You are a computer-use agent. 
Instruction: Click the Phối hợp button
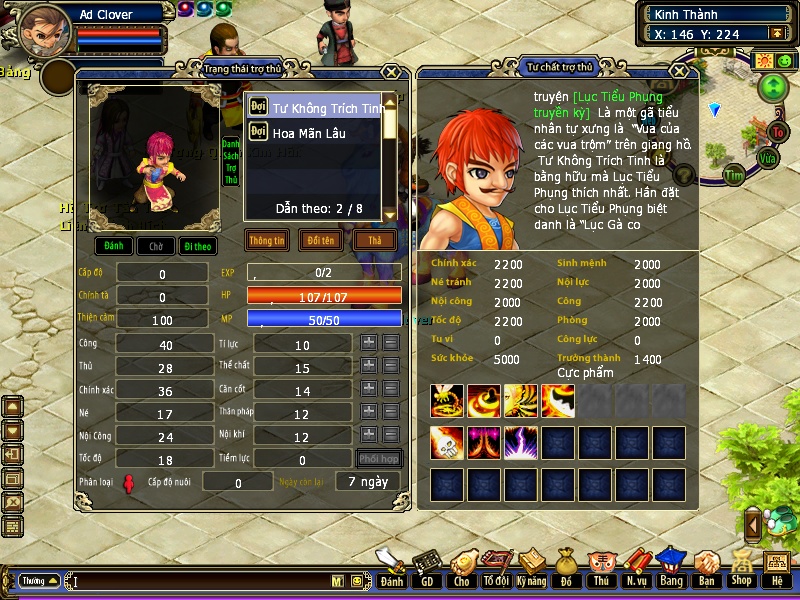pyautogui.click(x=380, y=459)
